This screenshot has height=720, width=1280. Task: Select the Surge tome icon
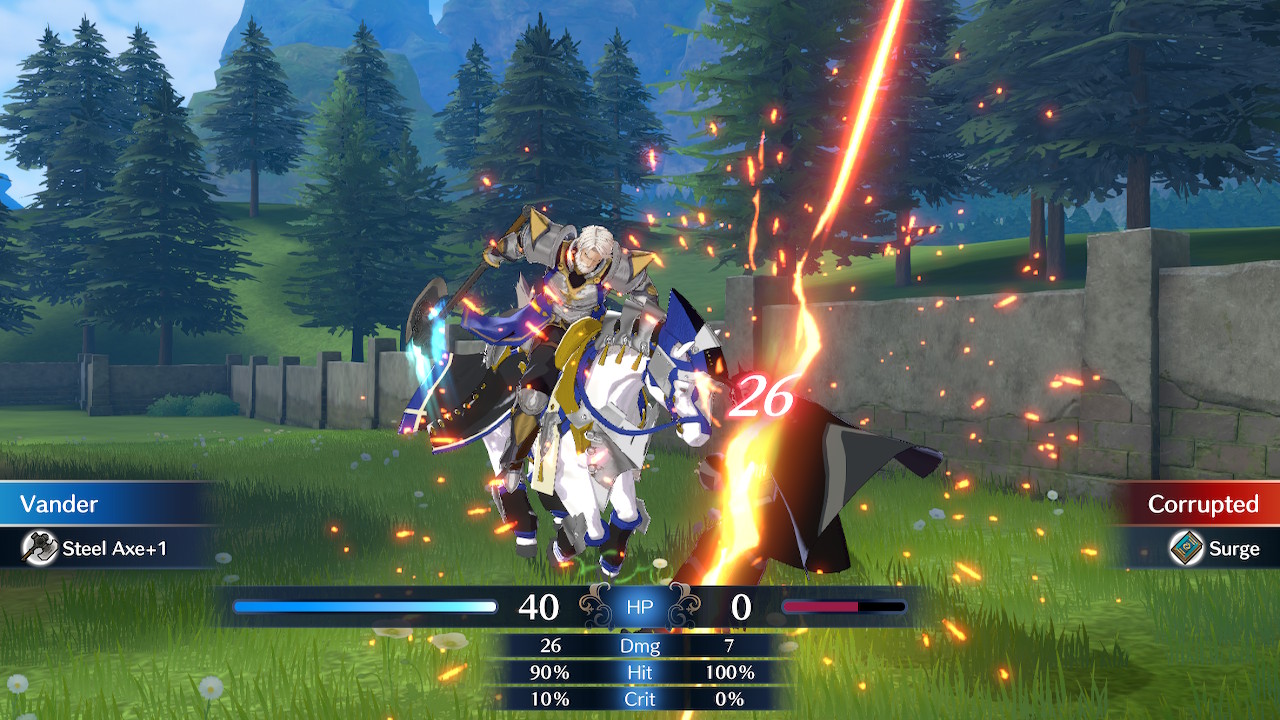point(1186,548)
